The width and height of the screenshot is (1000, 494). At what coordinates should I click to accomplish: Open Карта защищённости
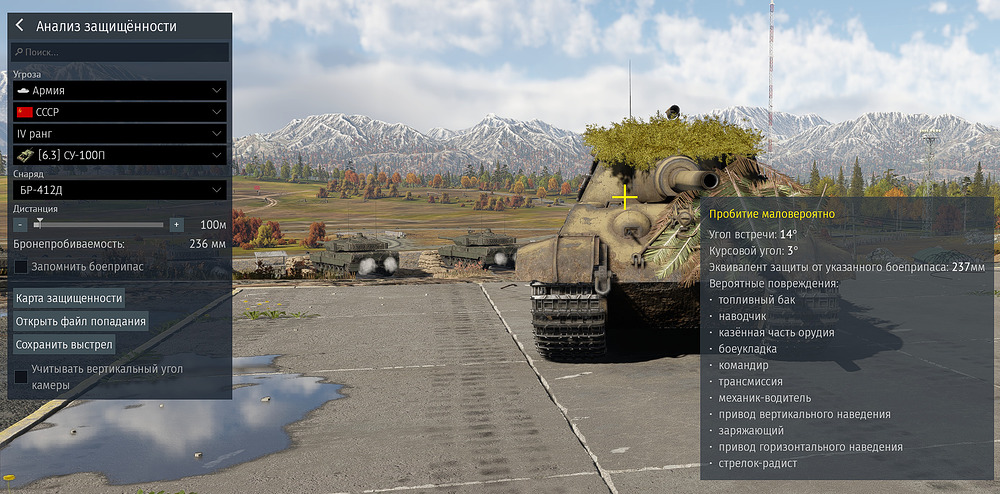69,298
